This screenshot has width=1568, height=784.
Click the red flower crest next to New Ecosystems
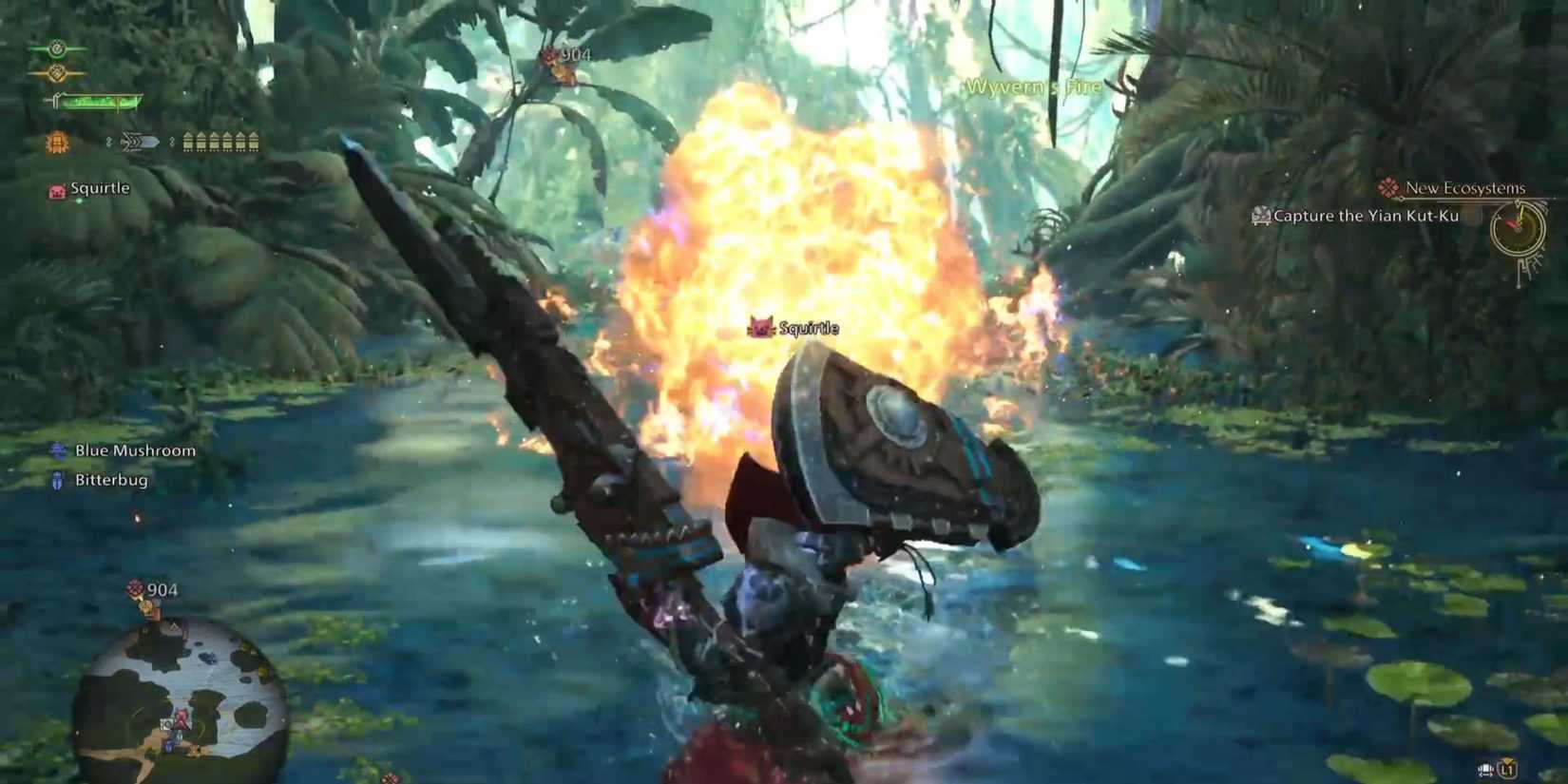point(1387,187)
